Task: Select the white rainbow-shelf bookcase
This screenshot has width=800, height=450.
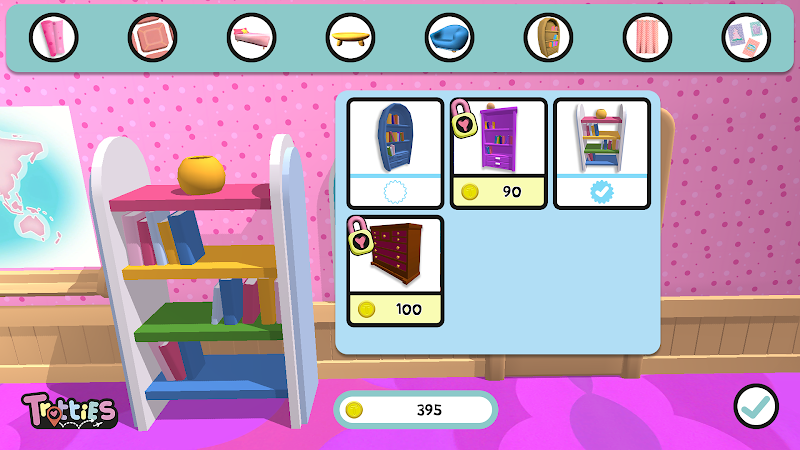Action: [x=602, y=152]
